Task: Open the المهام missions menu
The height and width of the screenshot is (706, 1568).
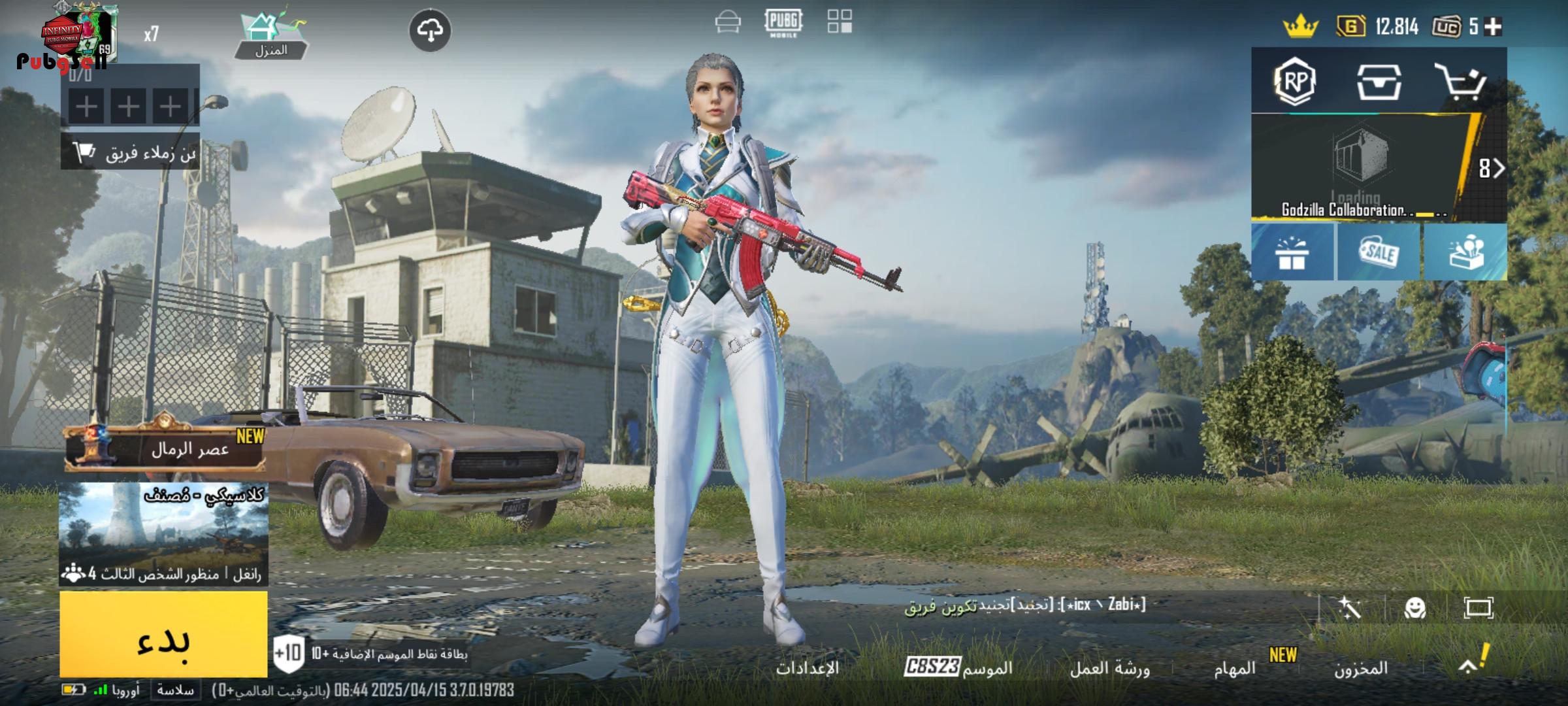Action: [1235, 668]
